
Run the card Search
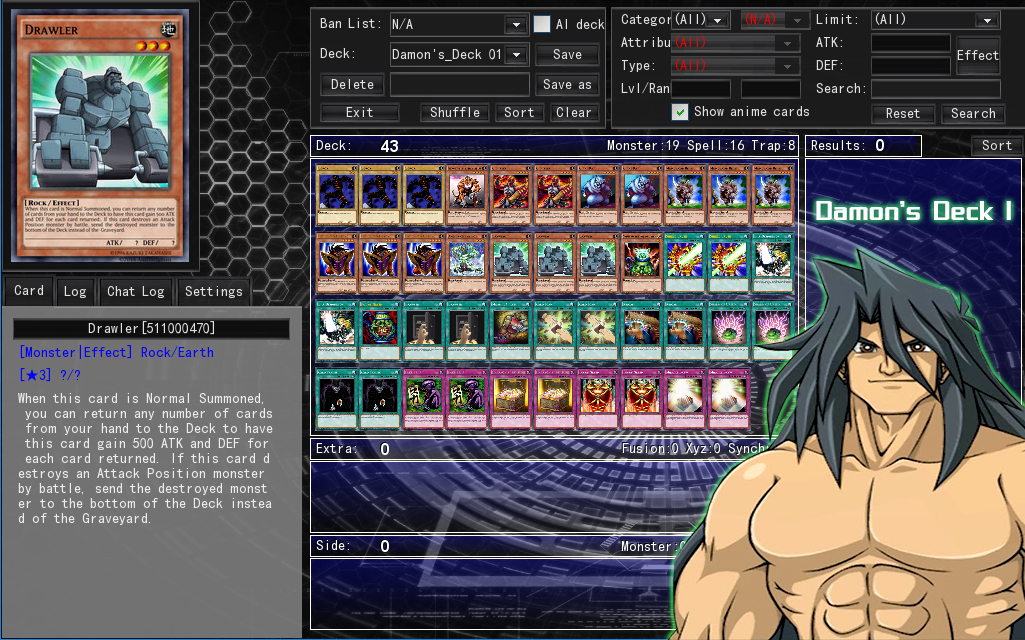[973, 113]
